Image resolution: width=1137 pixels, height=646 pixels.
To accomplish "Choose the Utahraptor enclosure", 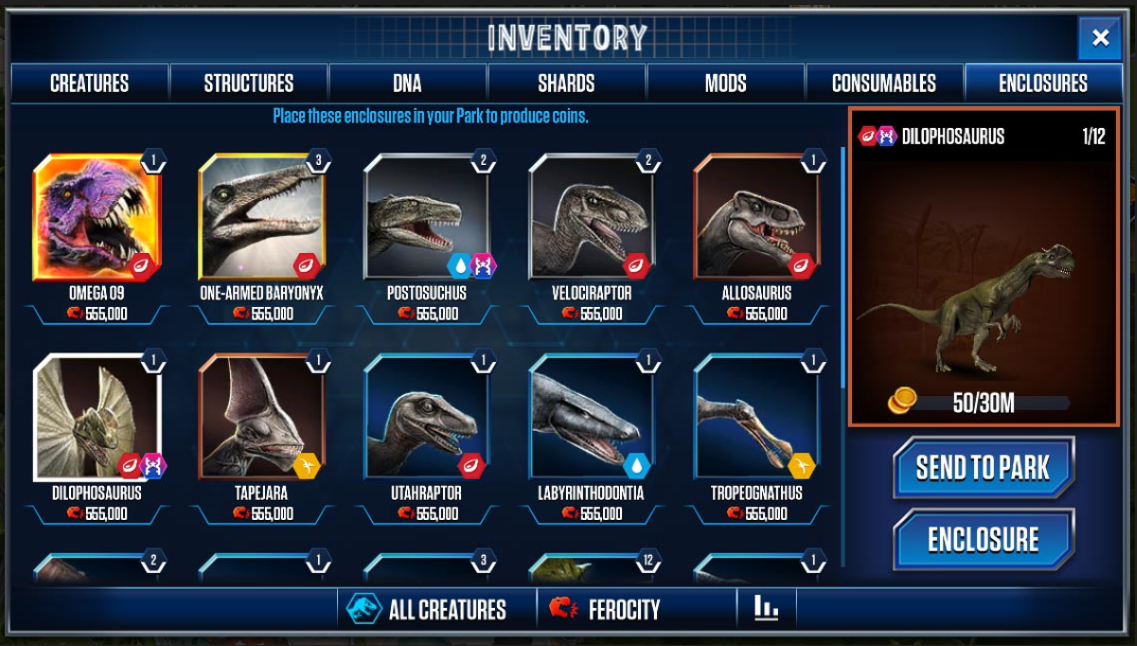I will pos(427,418).
